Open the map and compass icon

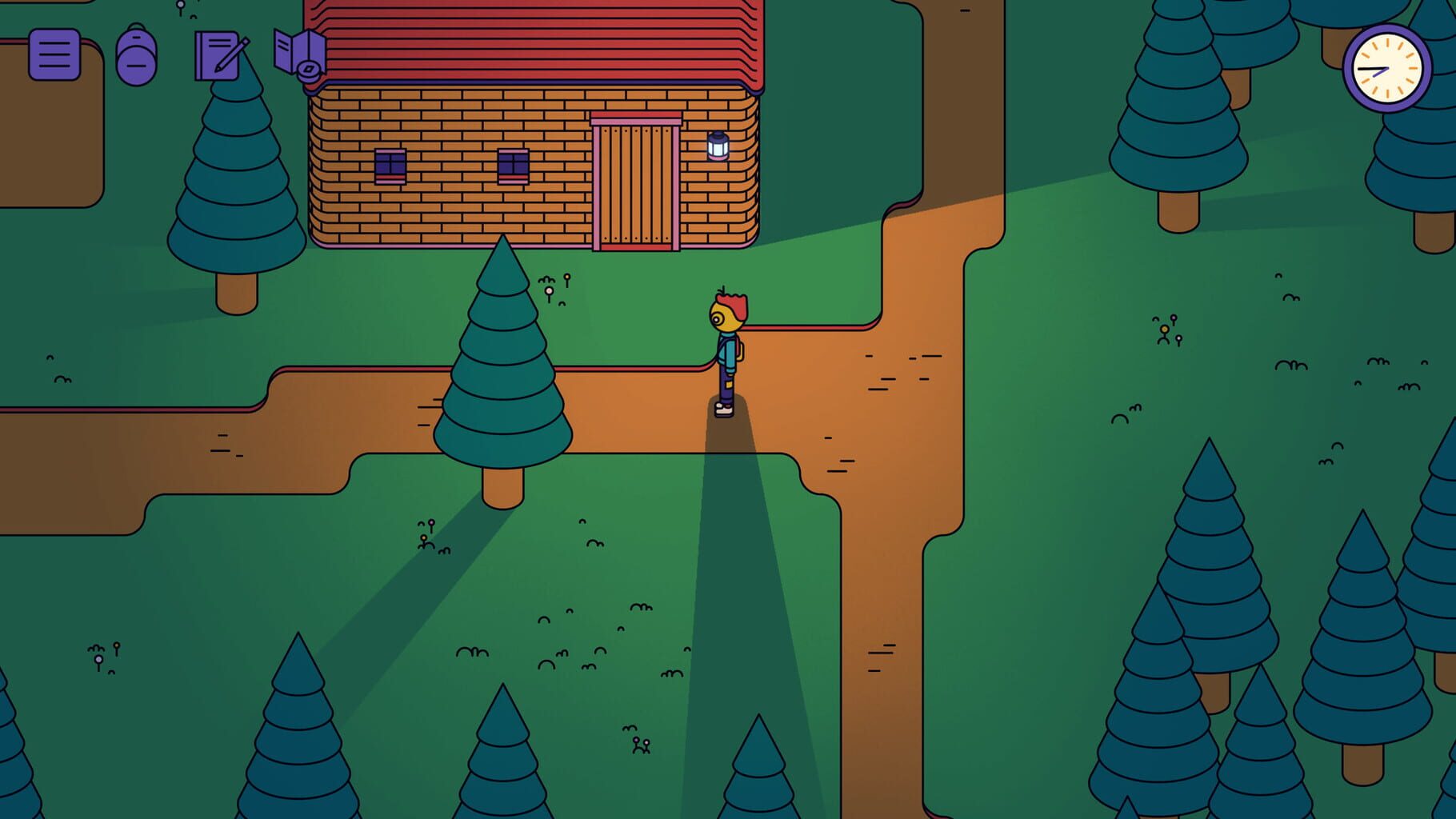[x=302, y=53]
